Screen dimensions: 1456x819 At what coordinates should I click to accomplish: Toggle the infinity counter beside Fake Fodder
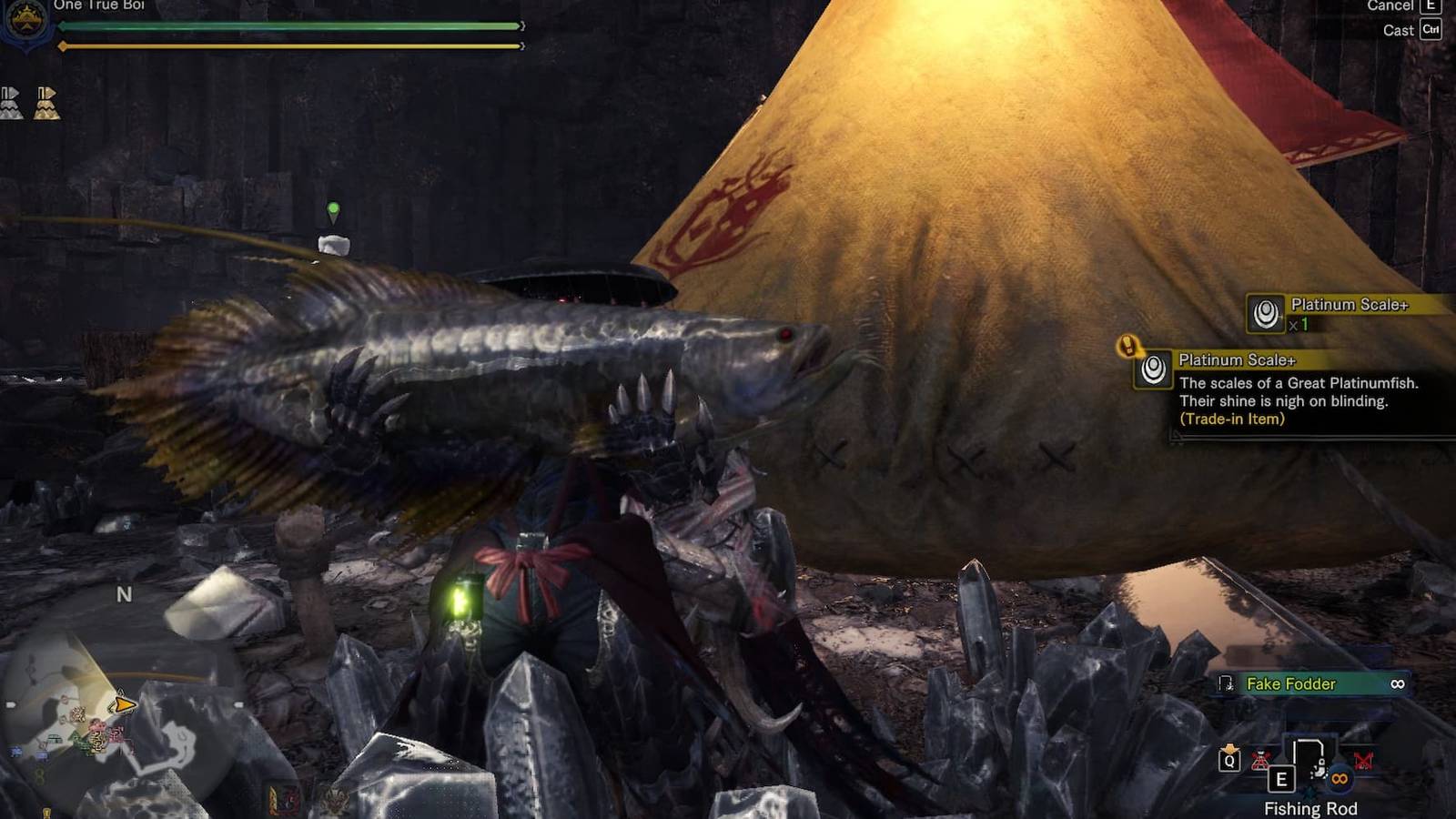[x=1398, y=683]
